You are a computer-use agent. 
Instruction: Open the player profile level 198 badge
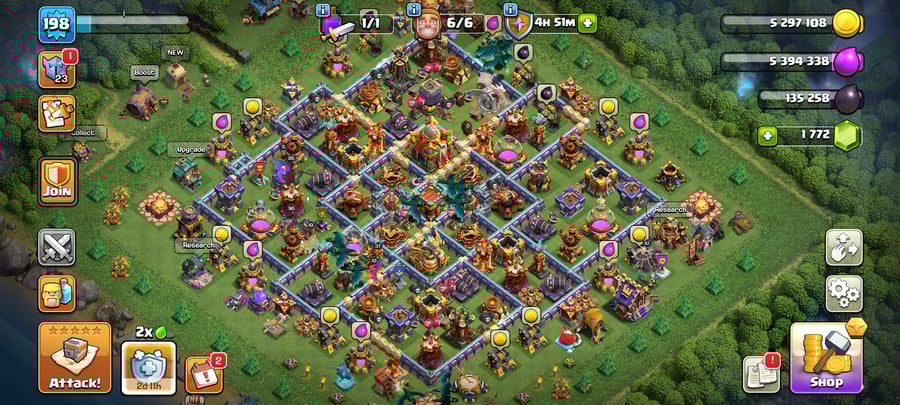click(x=57, y=24)
